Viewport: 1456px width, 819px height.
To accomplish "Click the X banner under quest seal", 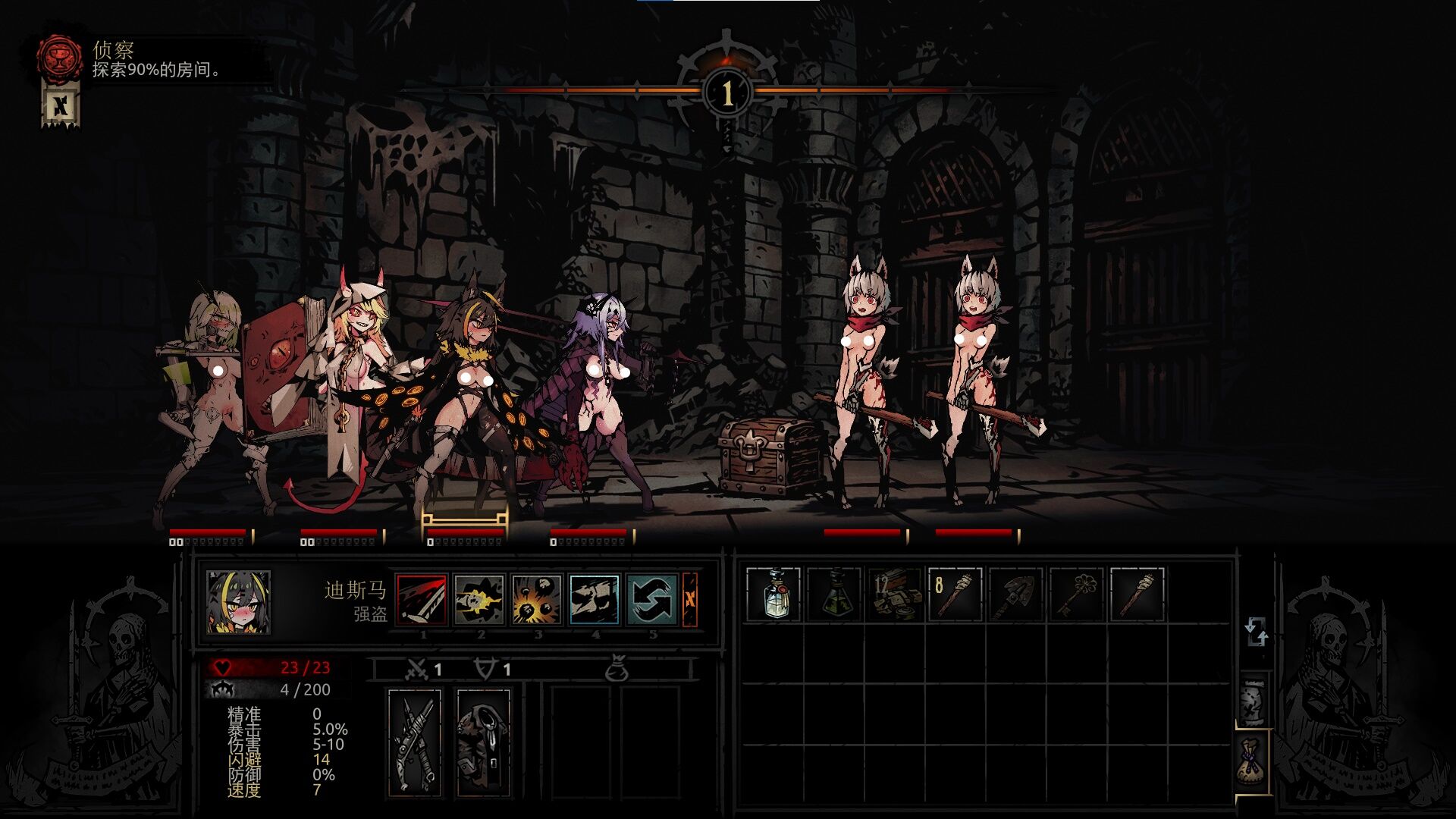I will pyautogui.click(x=61, y=105).
